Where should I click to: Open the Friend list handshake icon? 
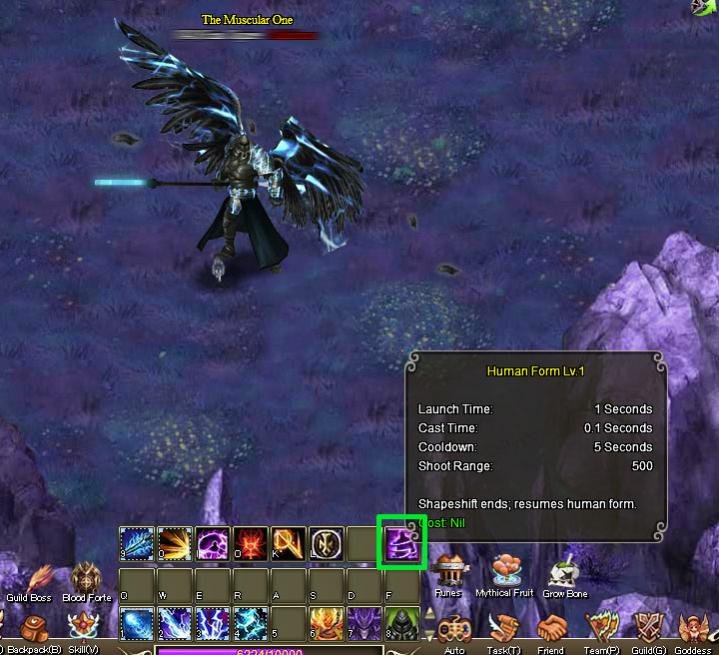click(551, 630)
